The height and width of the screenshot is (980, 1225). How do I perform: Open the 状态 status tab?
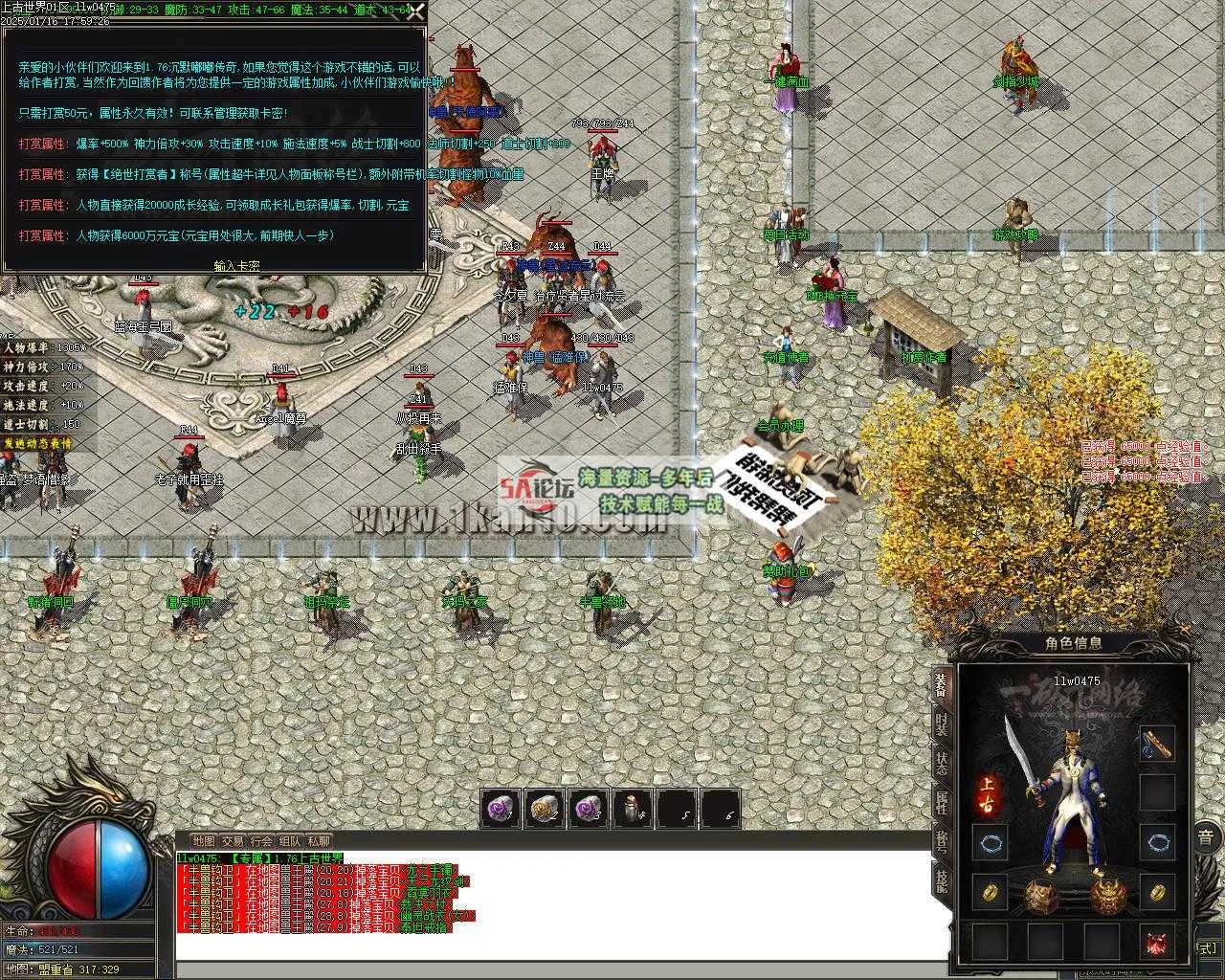pyautogui.click(x=942, y=764)
